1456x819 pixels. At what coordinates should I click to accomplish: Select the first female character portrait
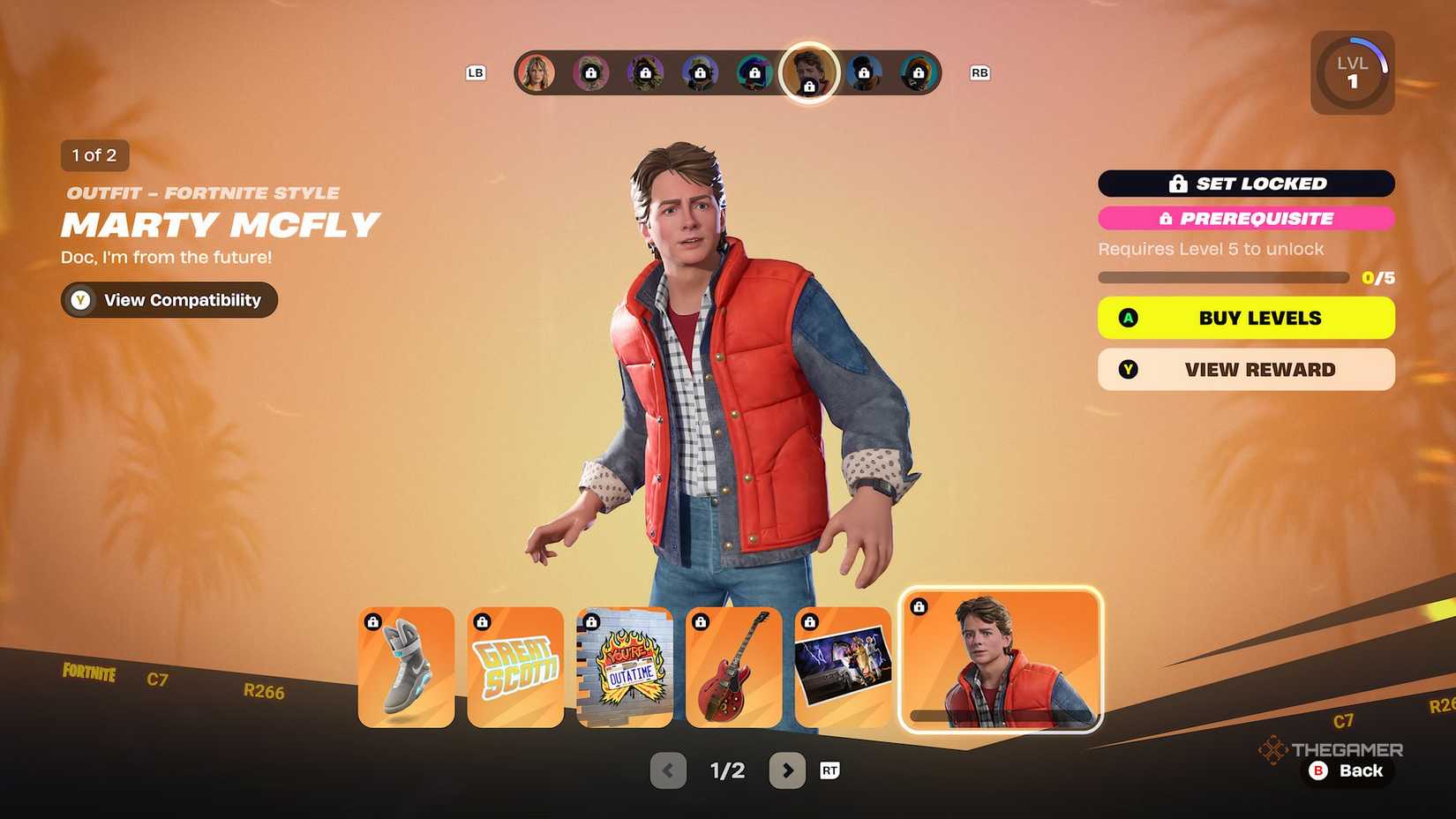536,72
